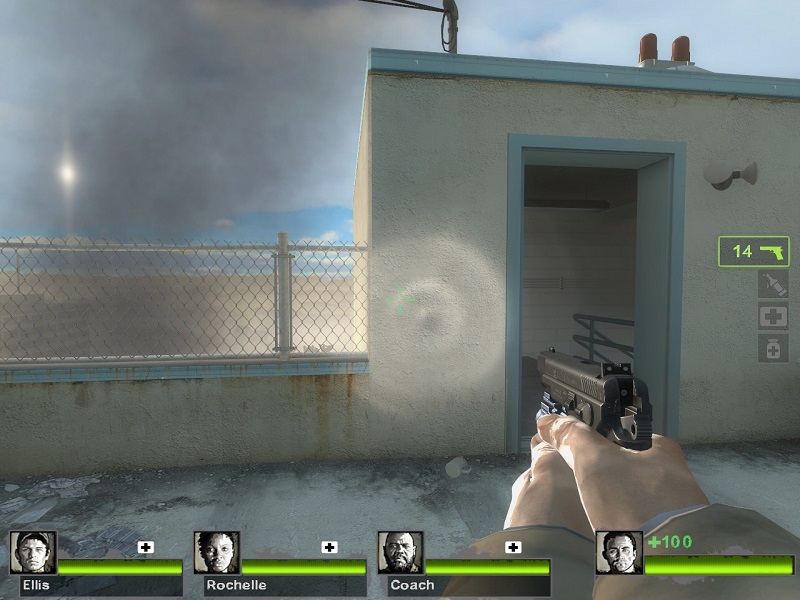Screen dimensions: 800x600
Task: Pick the pain pills slot
Action: (x=773, y=348)
